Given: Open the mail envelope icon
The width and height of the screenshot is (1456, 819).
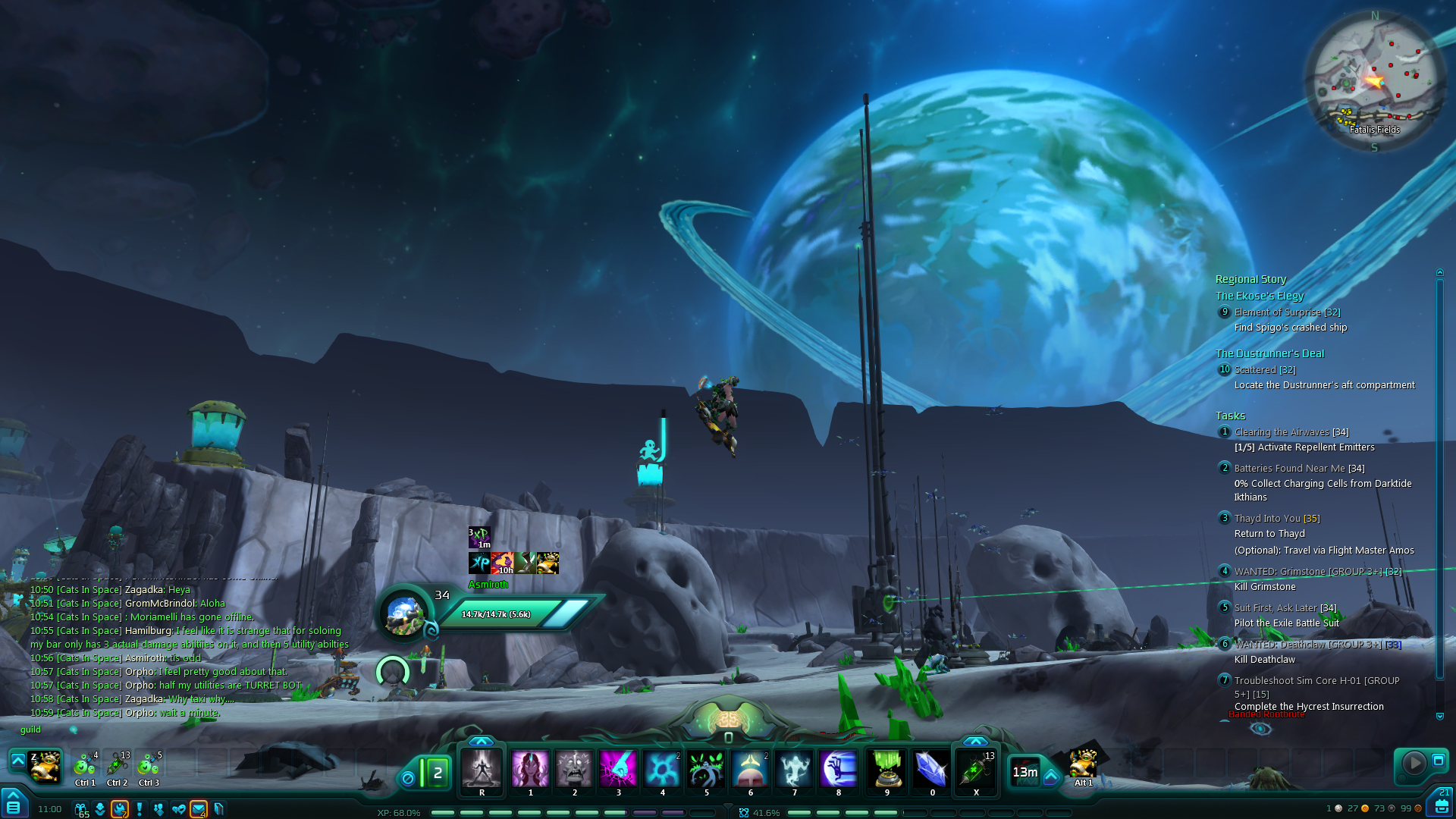Looking at the screenshot, I should pos(199,809).
